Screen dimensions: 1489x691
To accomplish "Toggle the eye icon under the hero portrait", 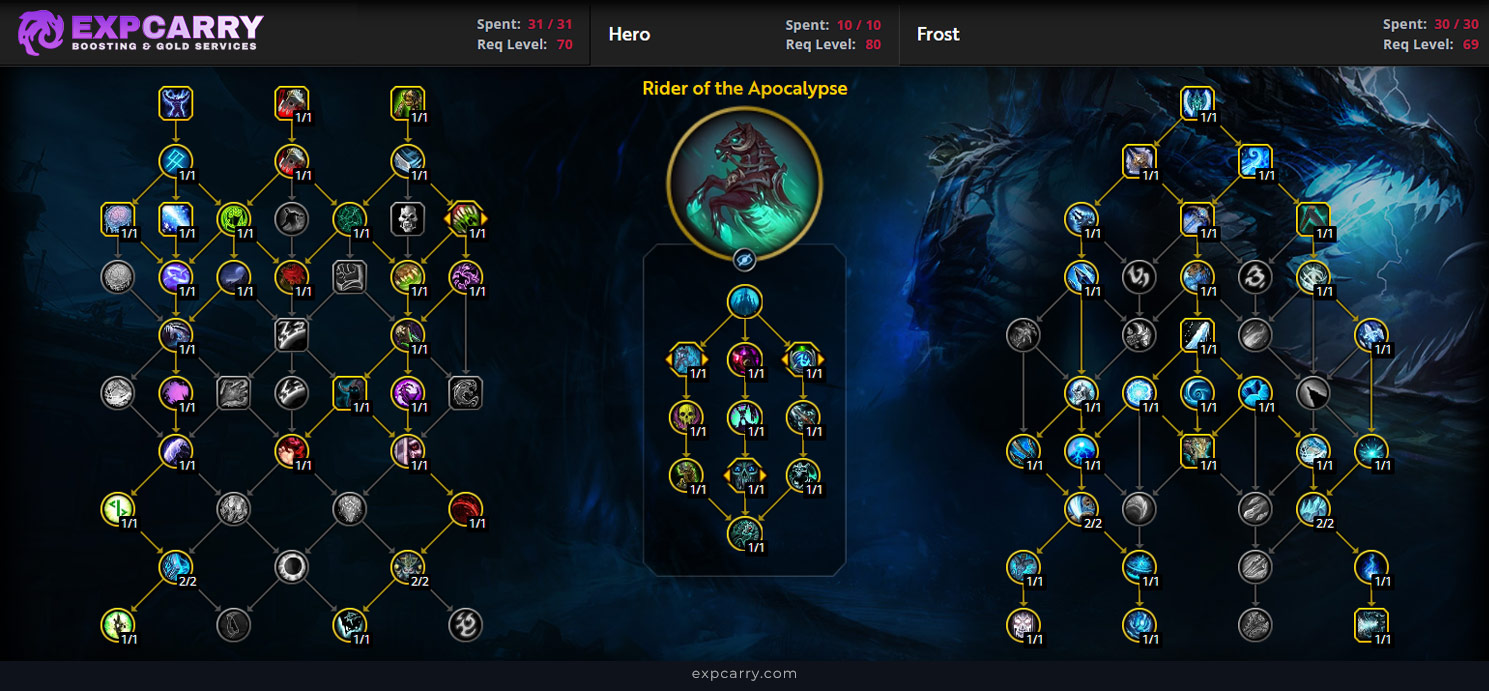I will pyautogui.click(x=744, y=260).
